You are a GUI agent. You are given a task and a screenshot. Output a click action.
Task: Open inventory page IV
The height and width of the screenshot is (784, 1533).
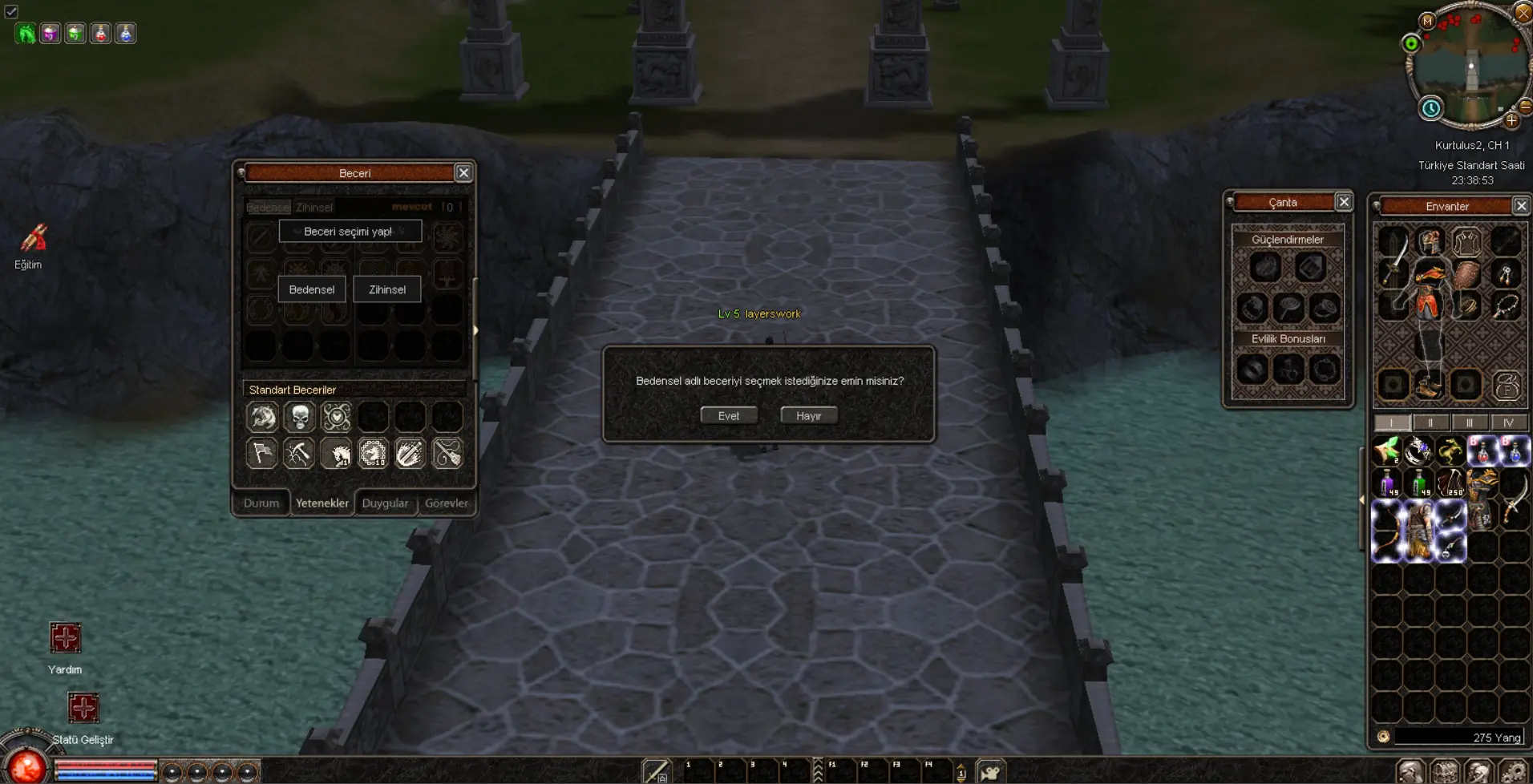[1508, 422]
